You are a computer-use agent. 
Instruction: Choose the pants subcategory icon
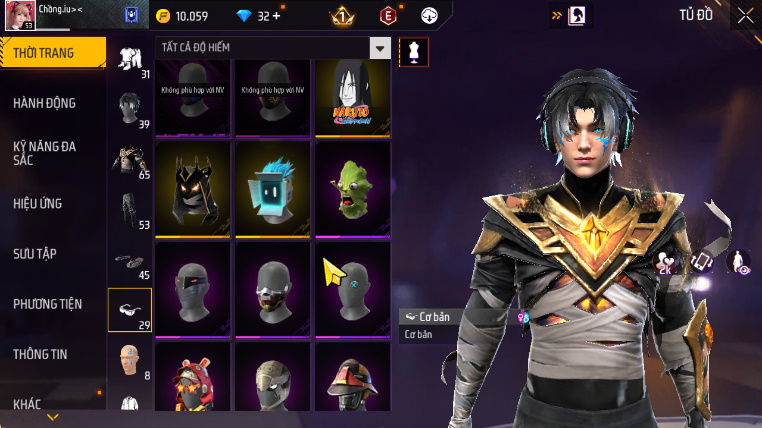pyautogui.click(x=129, y=212)
